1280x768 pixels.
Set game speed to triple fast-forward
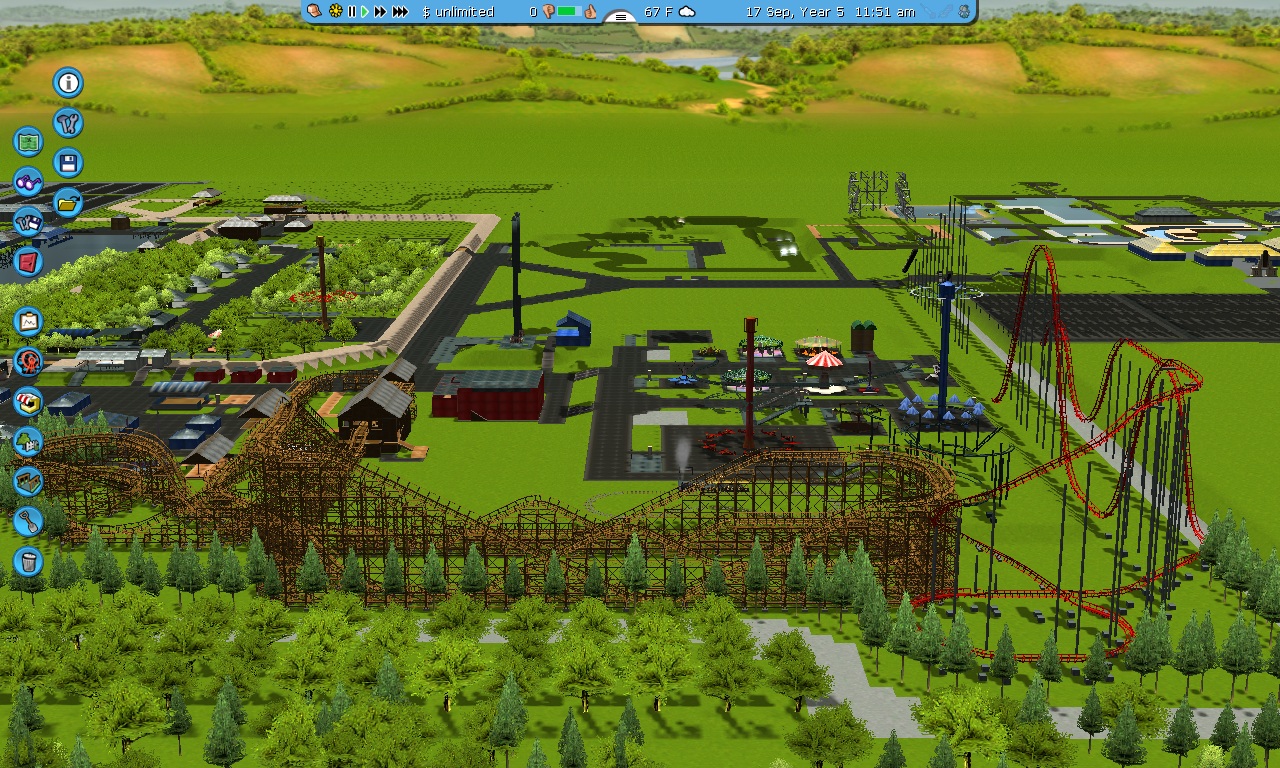click(400, 12)
